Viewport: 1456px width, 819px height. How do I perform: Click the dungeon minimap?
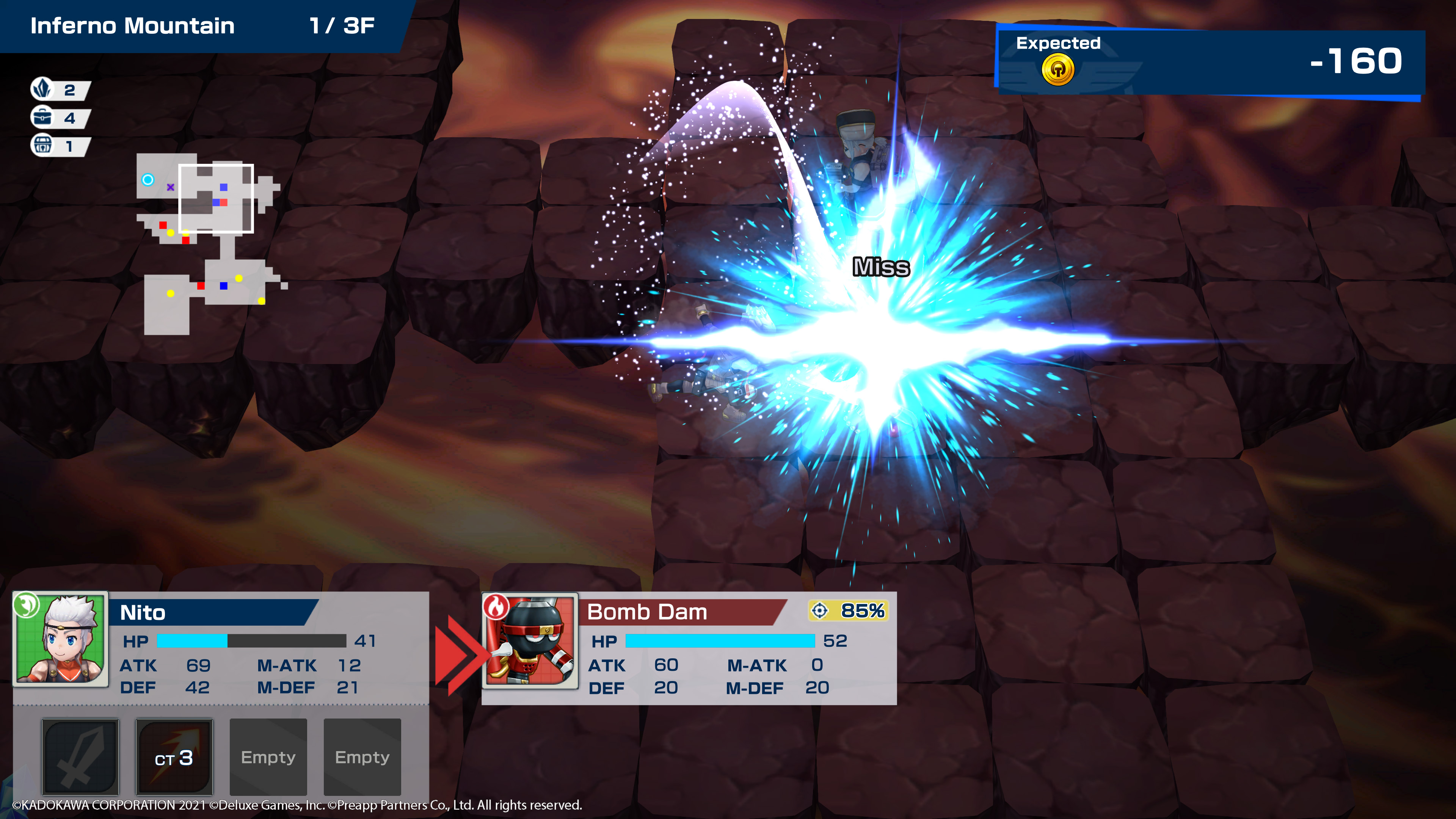point(209,243)
